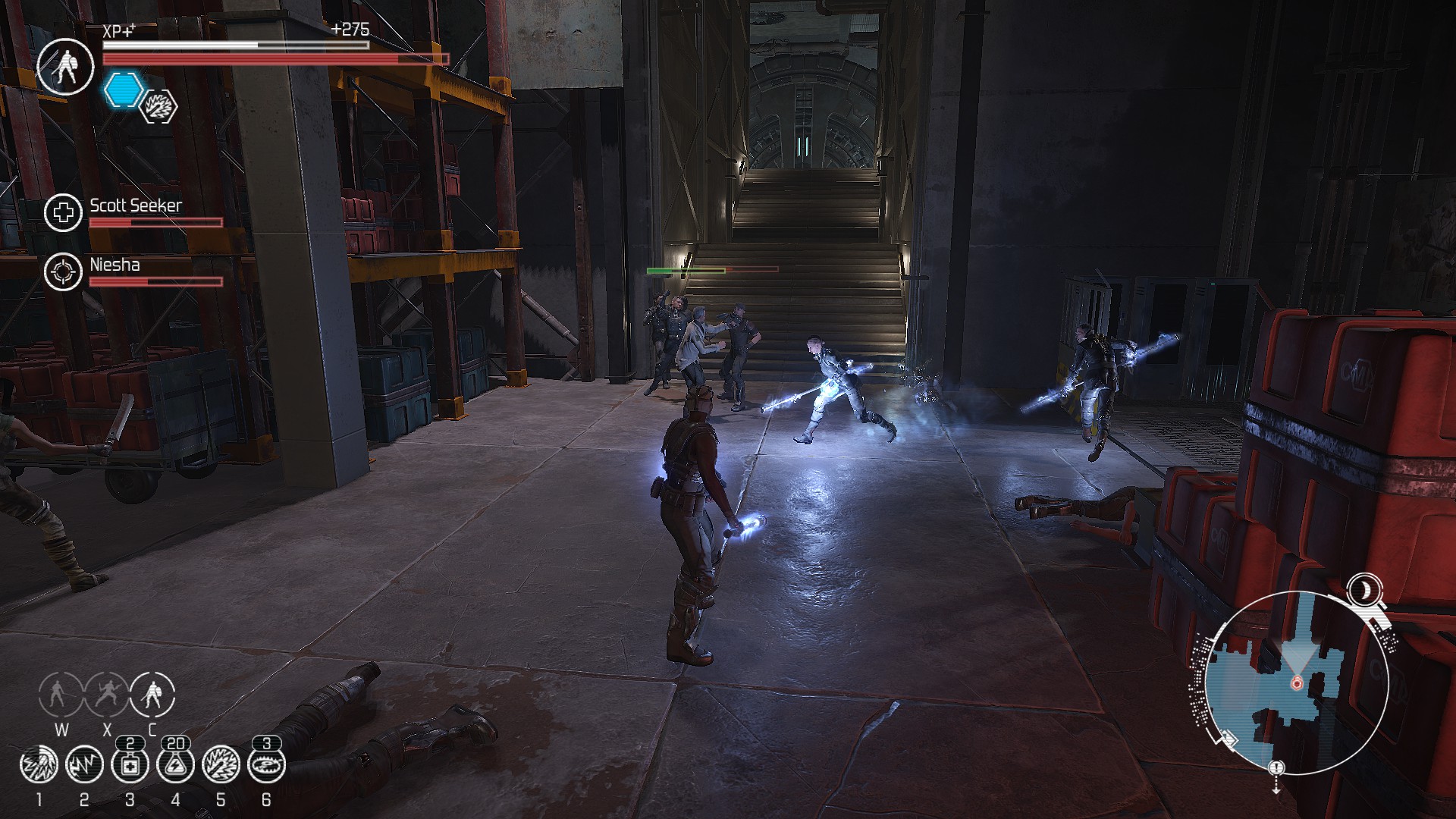Select the exclamation quest marker on minimap
The width and height of the screenshot is (1456, 819).
(x=1277, y=767)
